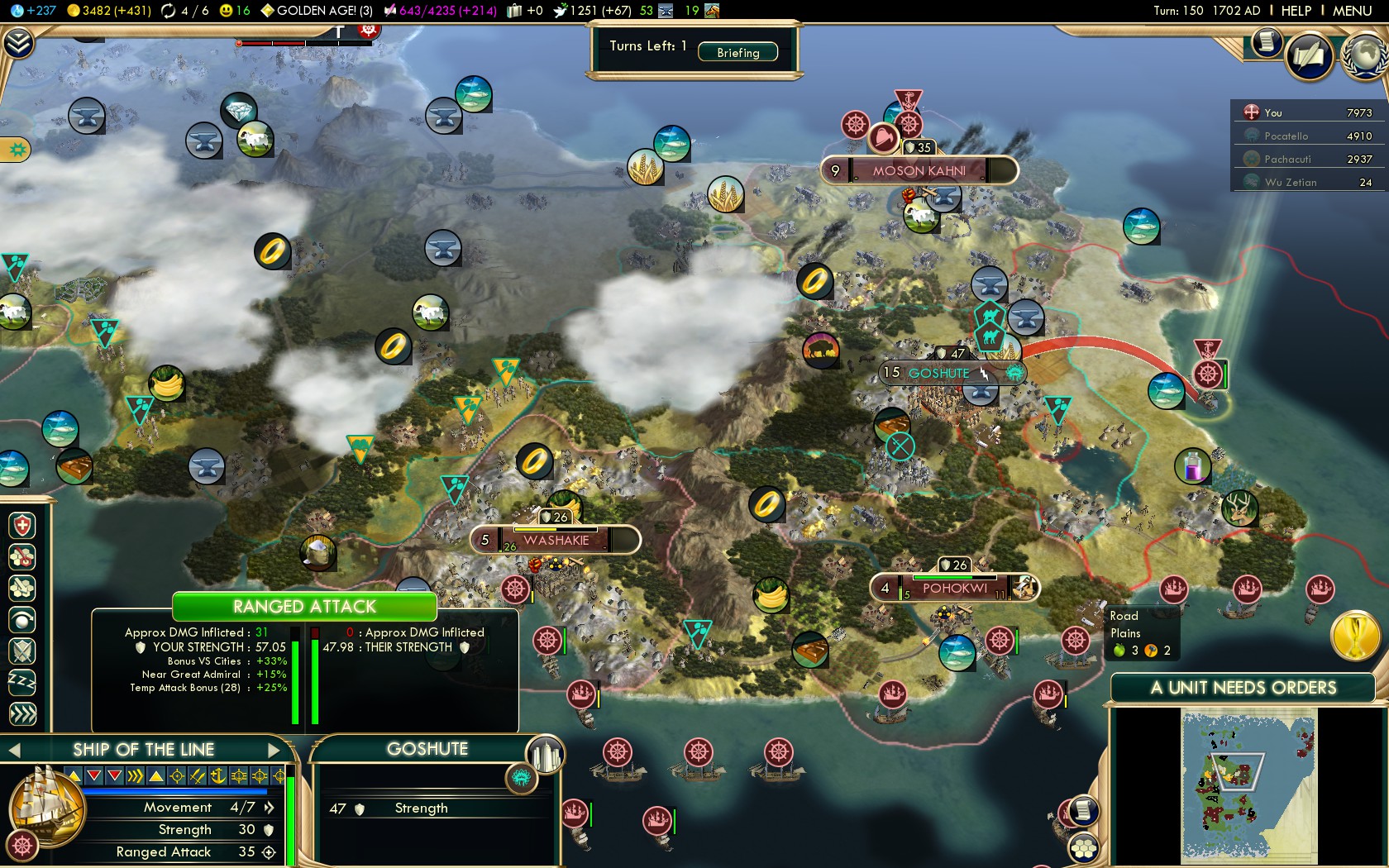1389x868 pixels.
Task: Choose the triple-chevron skip turn action
Action: 22,713
